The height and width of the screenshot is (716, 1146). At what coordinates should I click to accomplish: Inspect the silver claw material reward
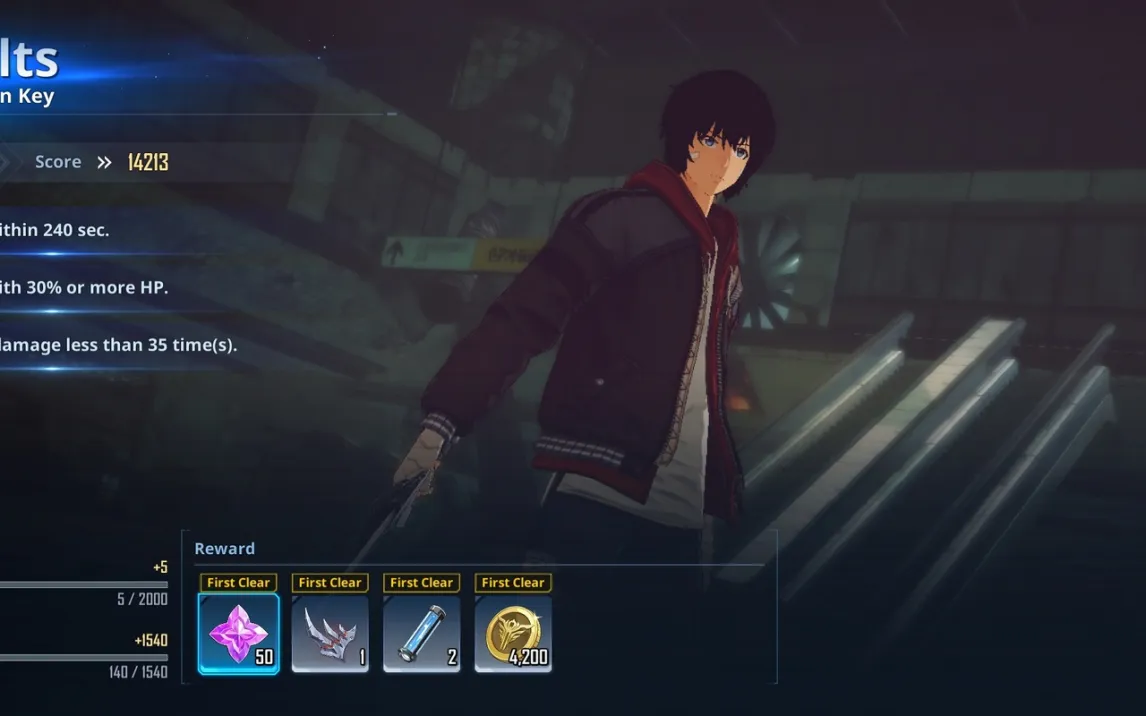330,633
